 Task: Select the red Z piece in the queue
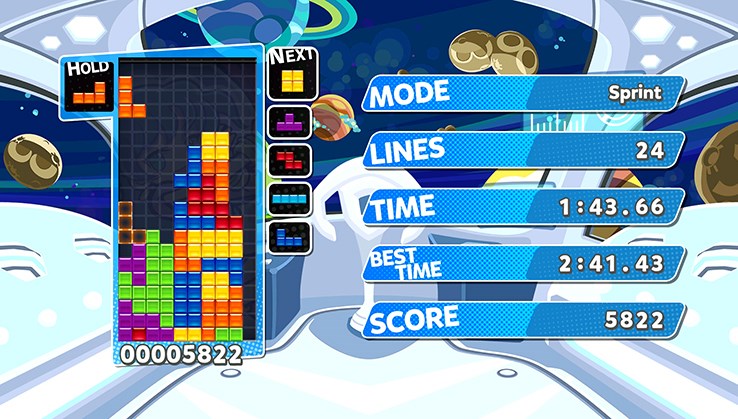coord(290,160)
